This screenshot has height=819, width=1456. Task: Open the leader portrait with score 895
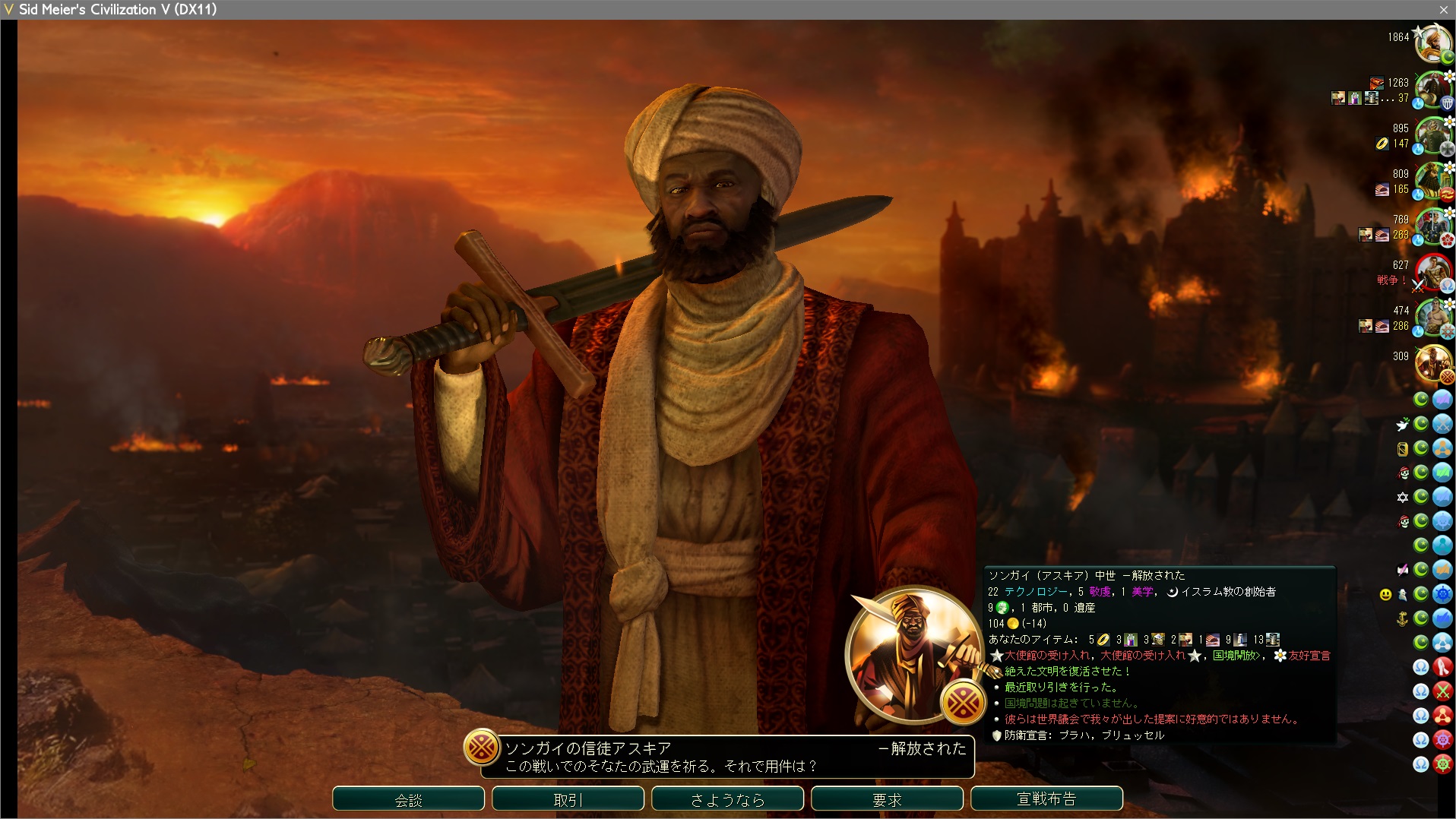(1432, 135)
